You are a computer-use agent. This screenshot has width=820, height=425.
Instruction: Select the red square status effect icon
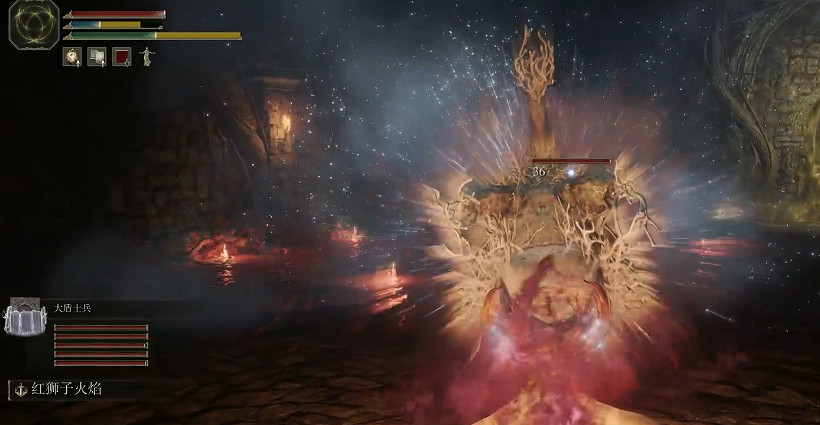click(122, 57)
